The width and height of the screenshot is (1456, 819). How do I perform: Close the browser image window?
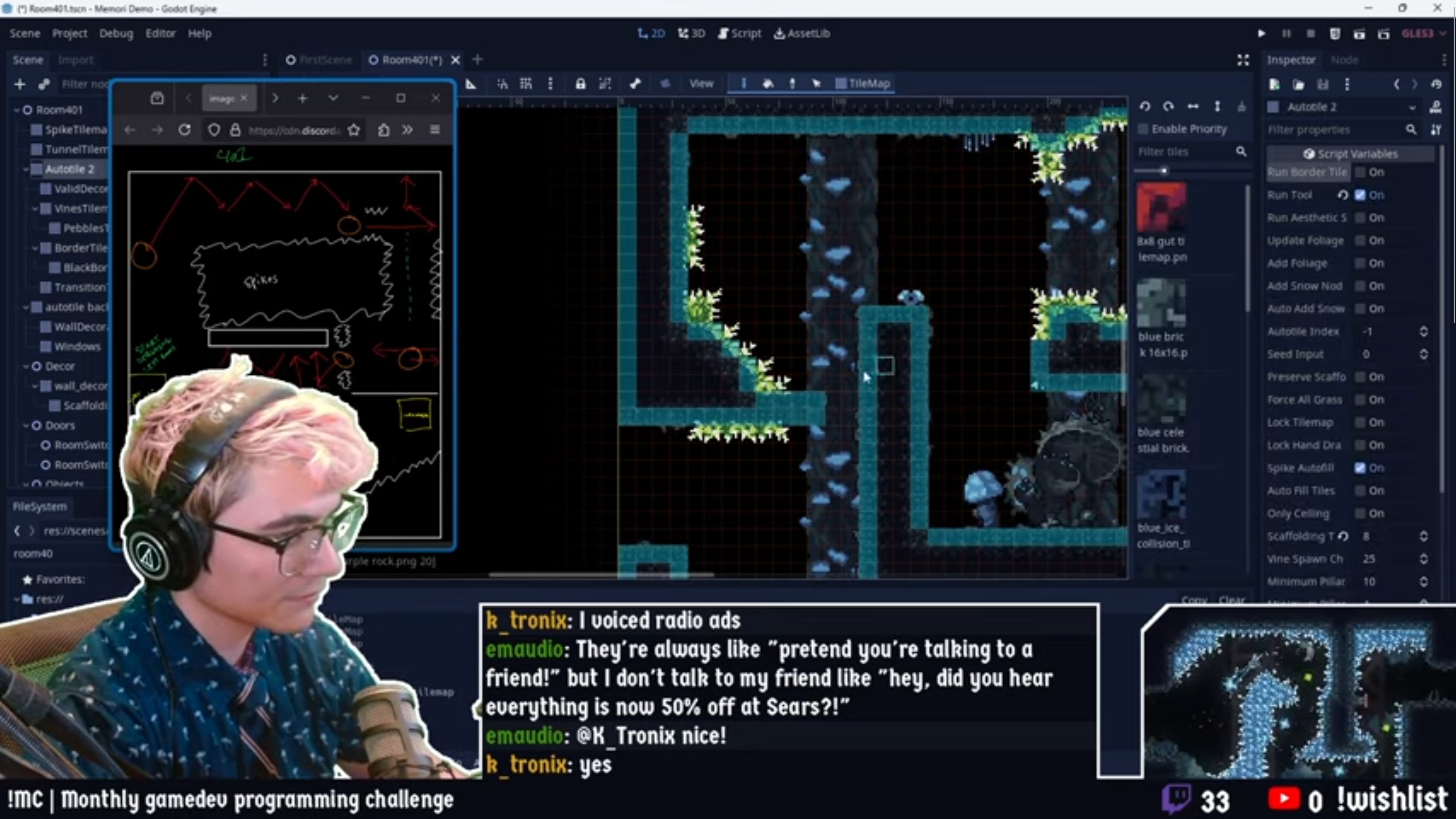(x=436, y=98)
